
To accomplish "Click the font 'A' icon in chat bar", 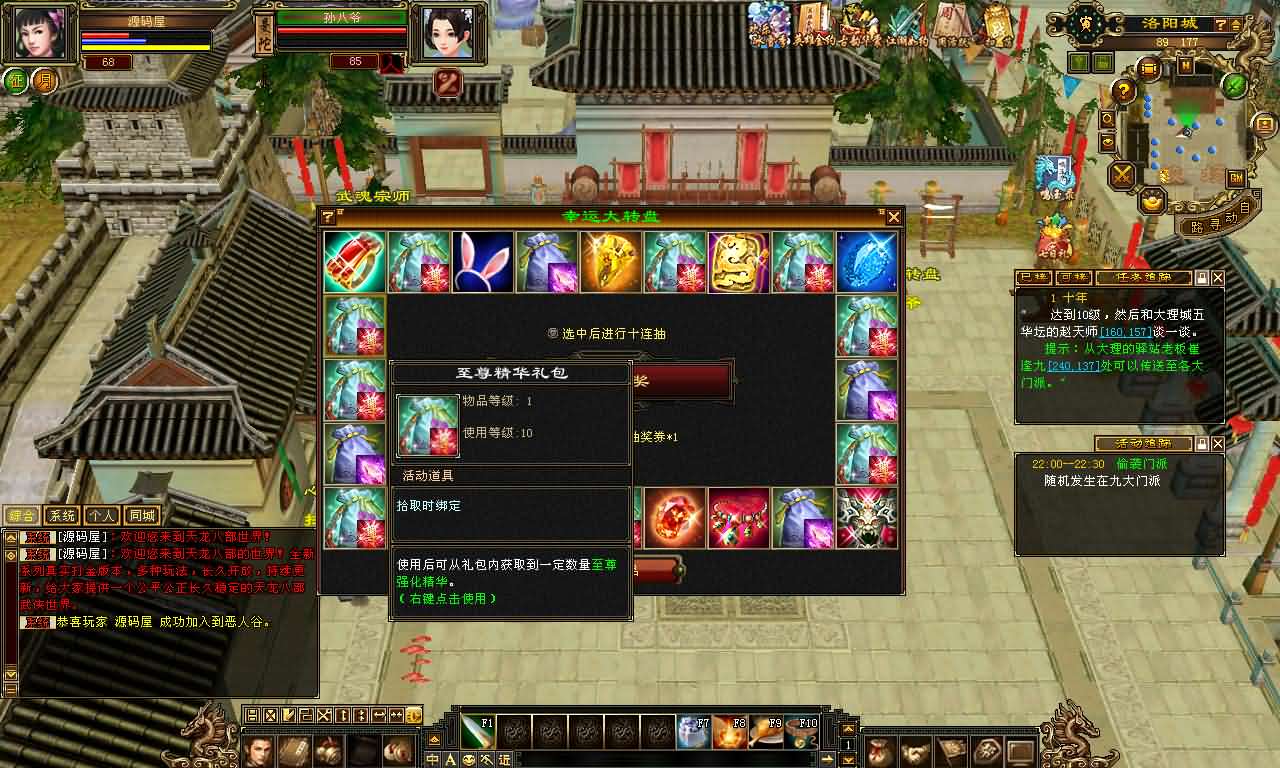I will pyautogui.click(x=450, y=758).
